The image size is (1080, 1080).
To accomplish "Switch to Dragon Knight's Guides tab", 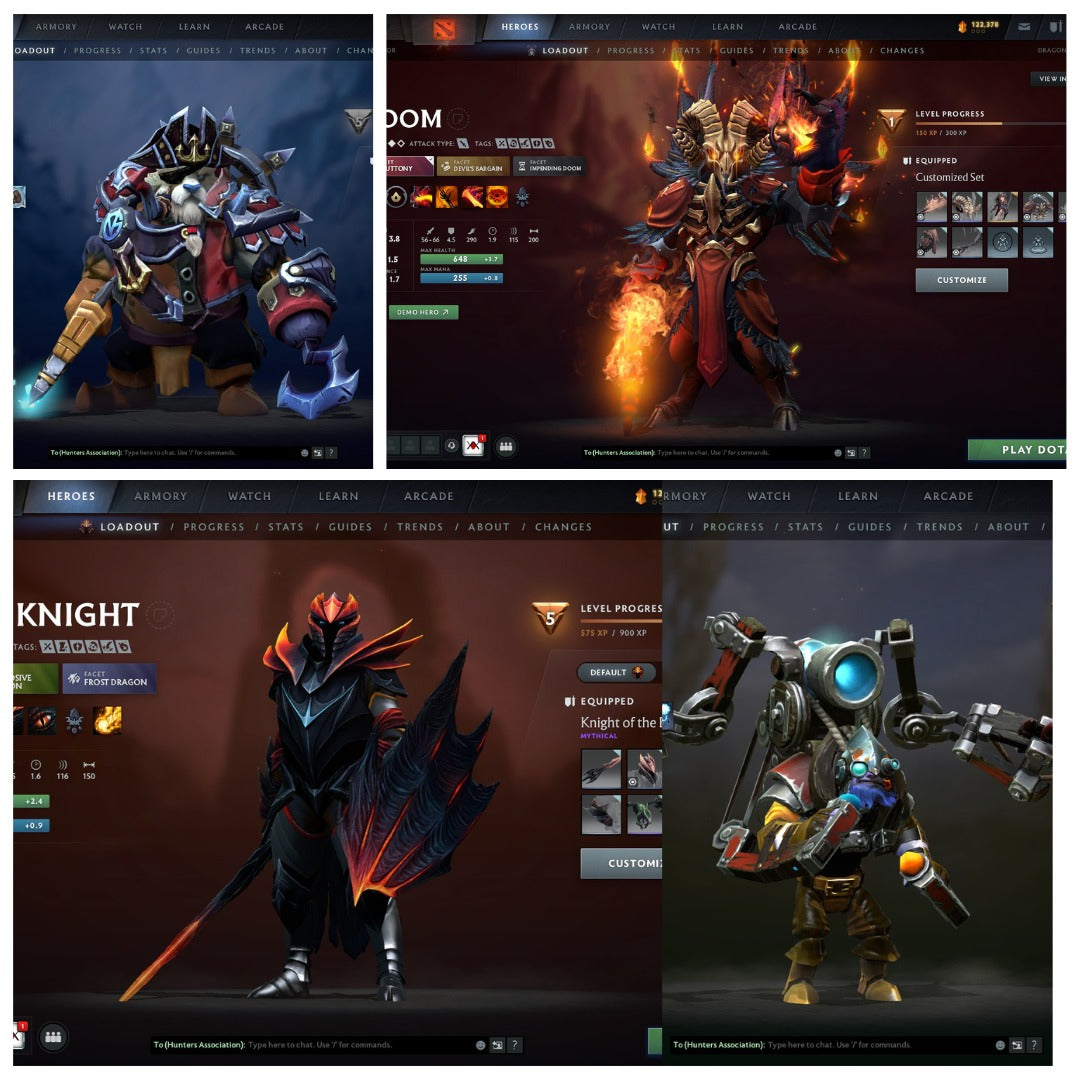I will [x=350, y=527].
